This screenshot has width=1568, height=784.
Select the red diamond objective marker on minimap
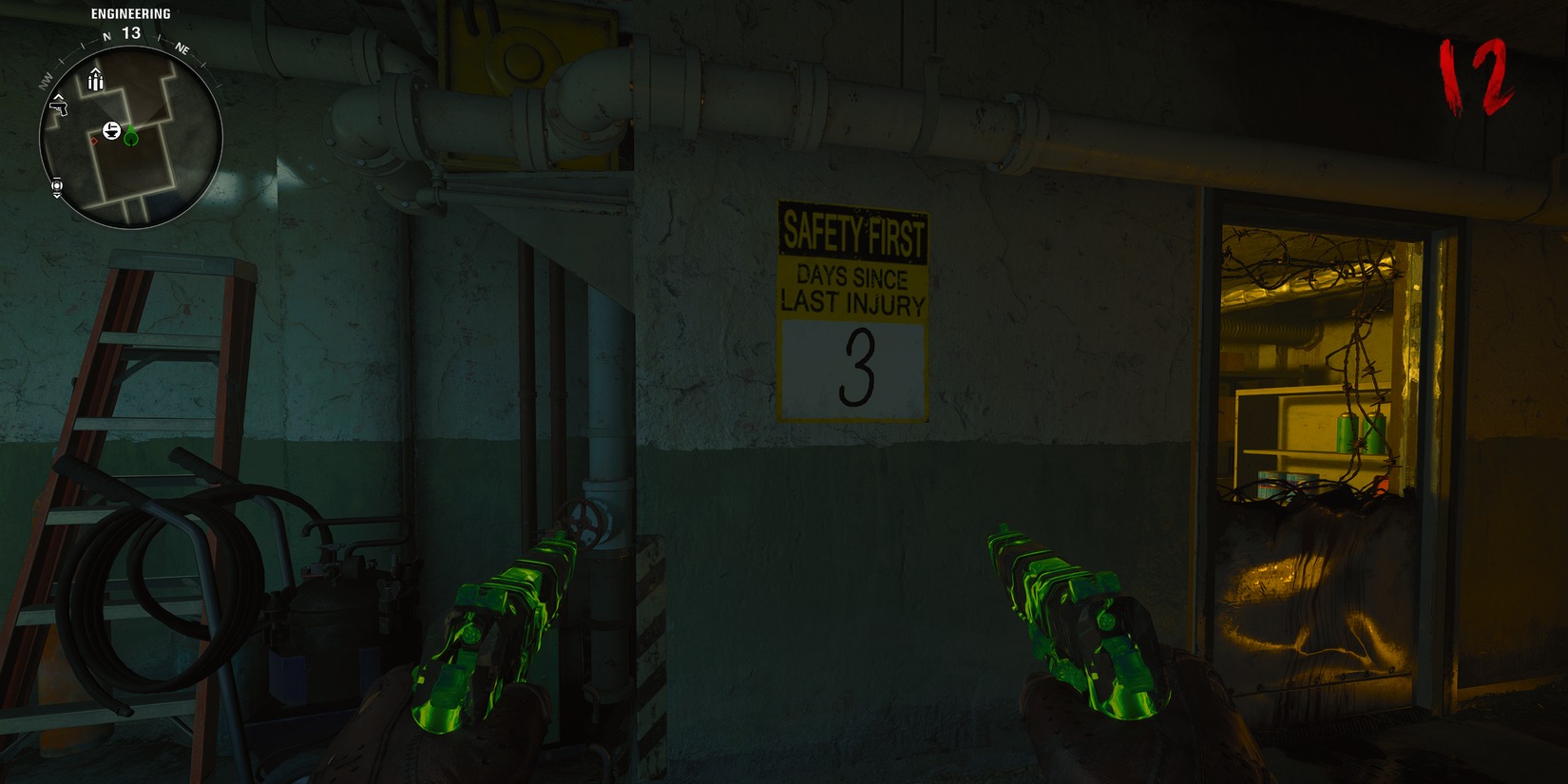pyautogui.click(x=93, y=142)
